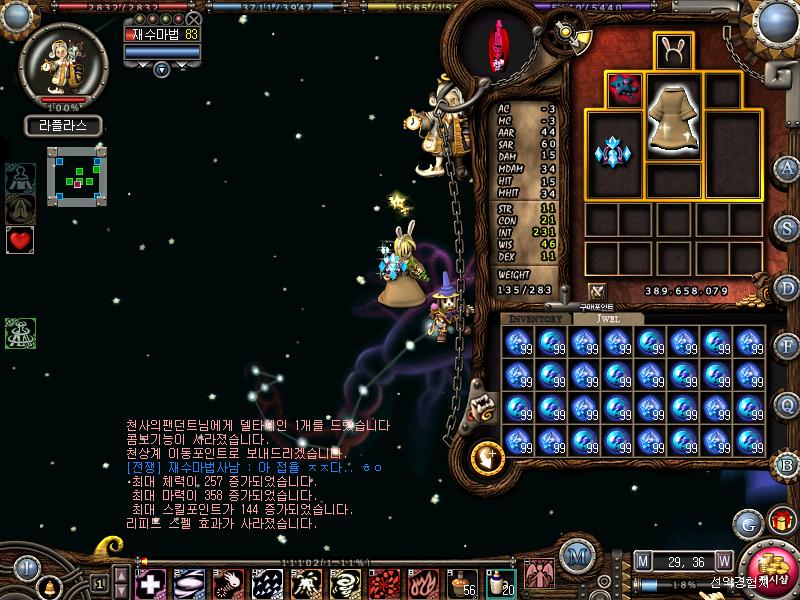Click the round S button
The width and height of the screenshot is (800, 600).
[787, 226]
